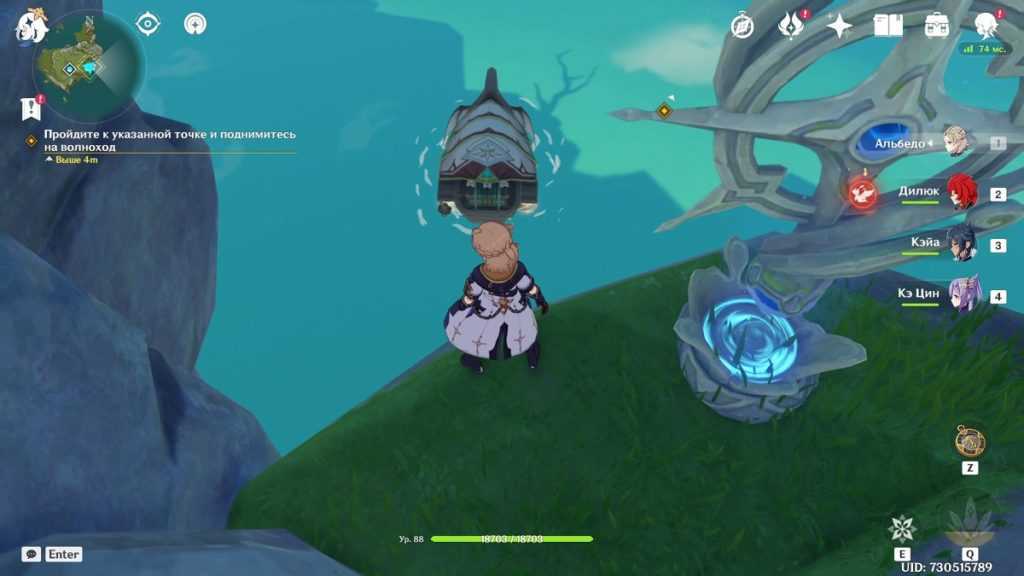This screenshot has width=1024, height=576.
Task: Open the minimap
Action: (88, 64)
